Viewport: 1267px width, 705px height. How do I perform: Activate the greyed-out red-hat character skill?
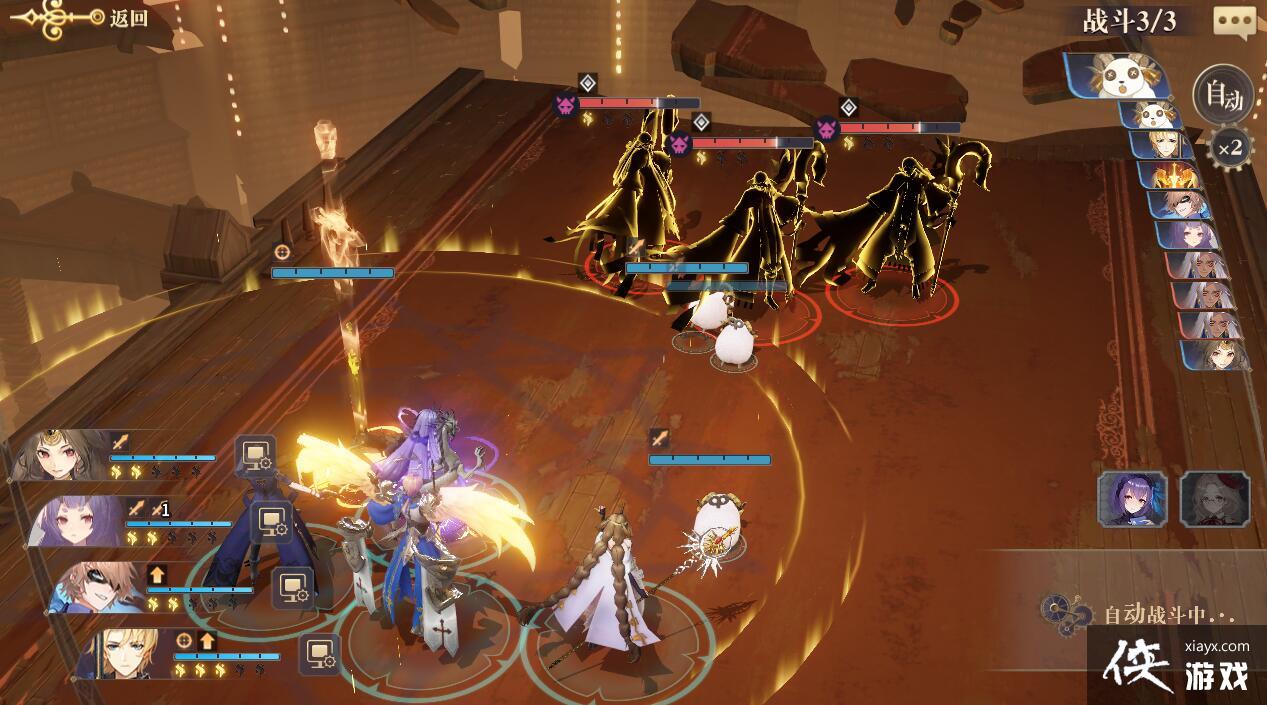(1214, 499)
